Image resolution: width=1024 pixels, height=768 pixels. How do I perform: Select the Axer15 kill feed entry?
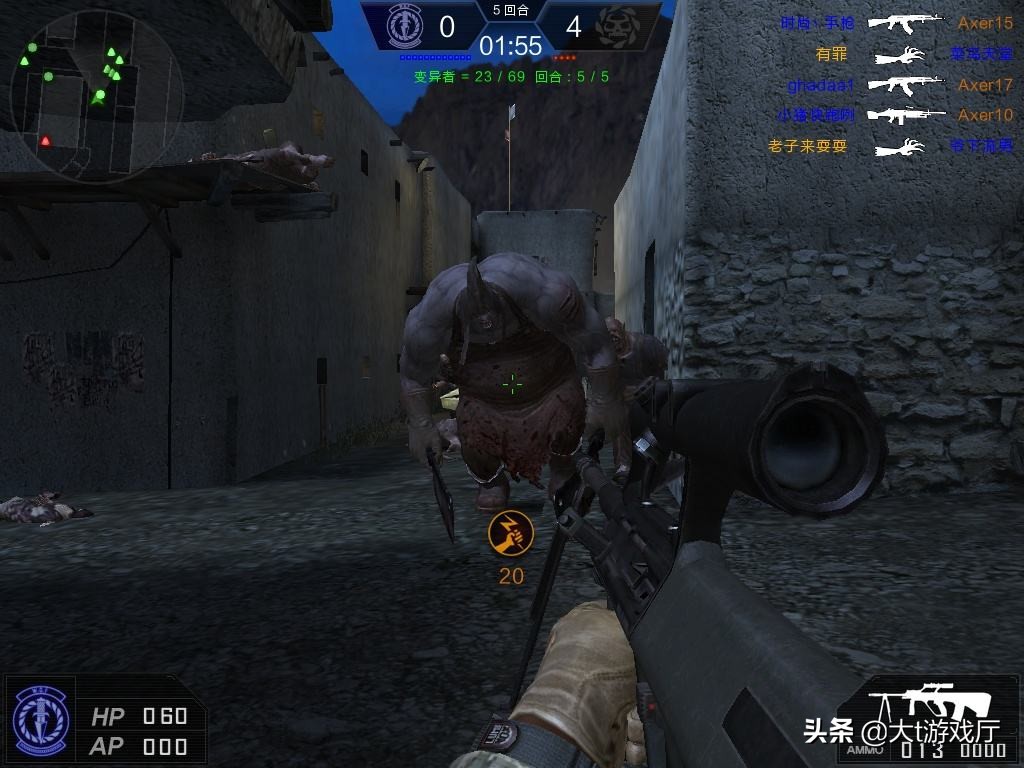coord(985,23)
